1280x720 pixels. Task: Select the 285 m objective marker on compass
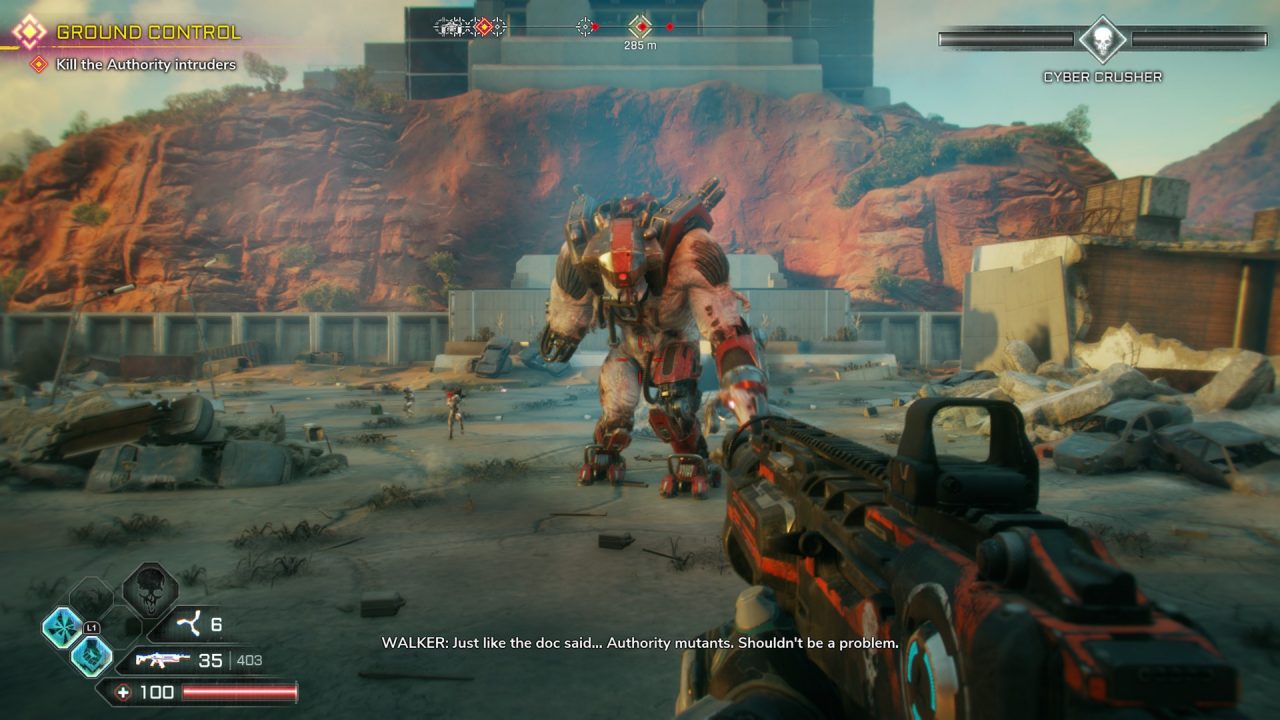coord(640,27)
